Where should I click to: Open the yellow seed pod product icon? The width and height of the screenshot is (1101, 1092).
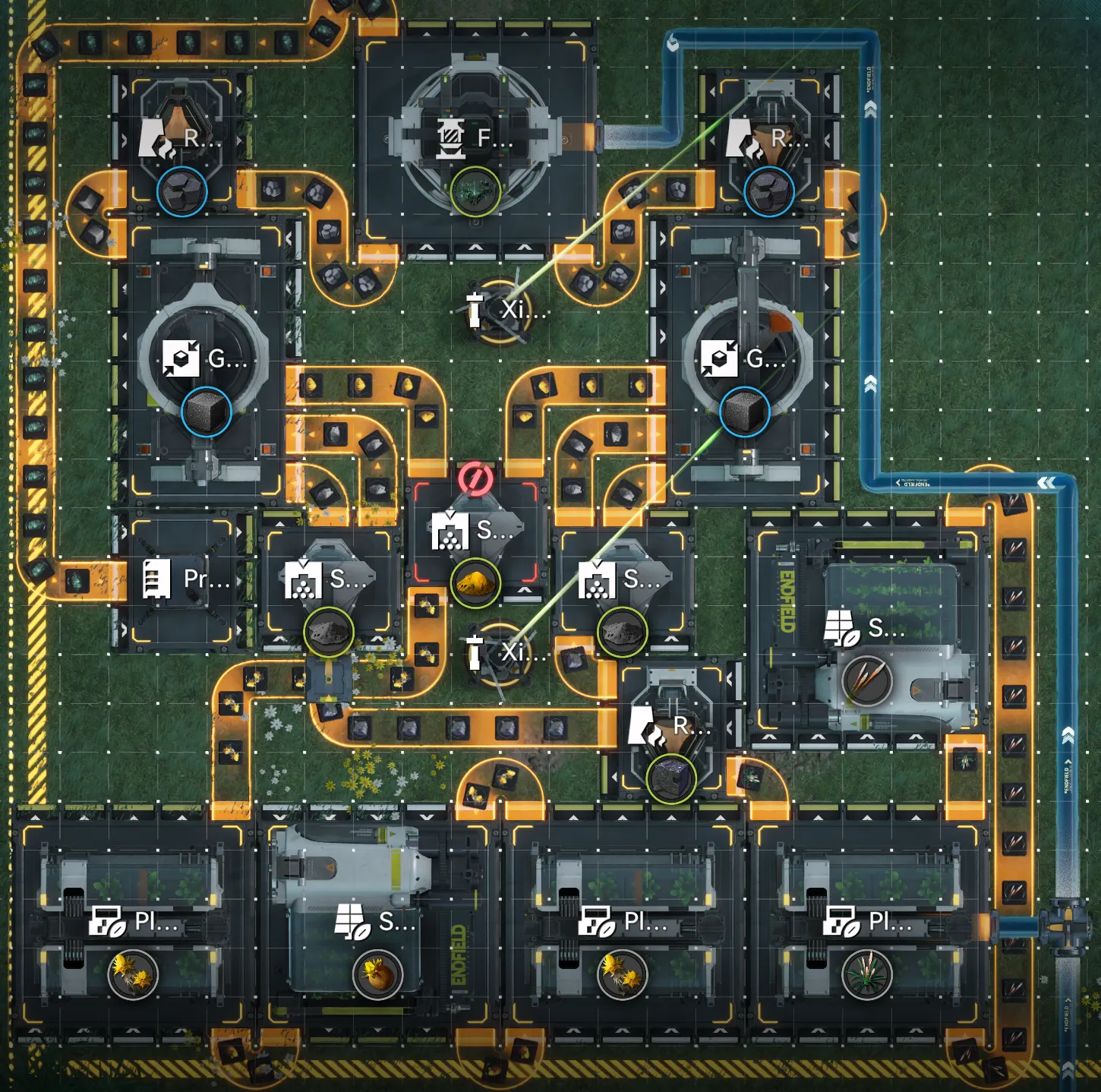(x=377, y=974)
